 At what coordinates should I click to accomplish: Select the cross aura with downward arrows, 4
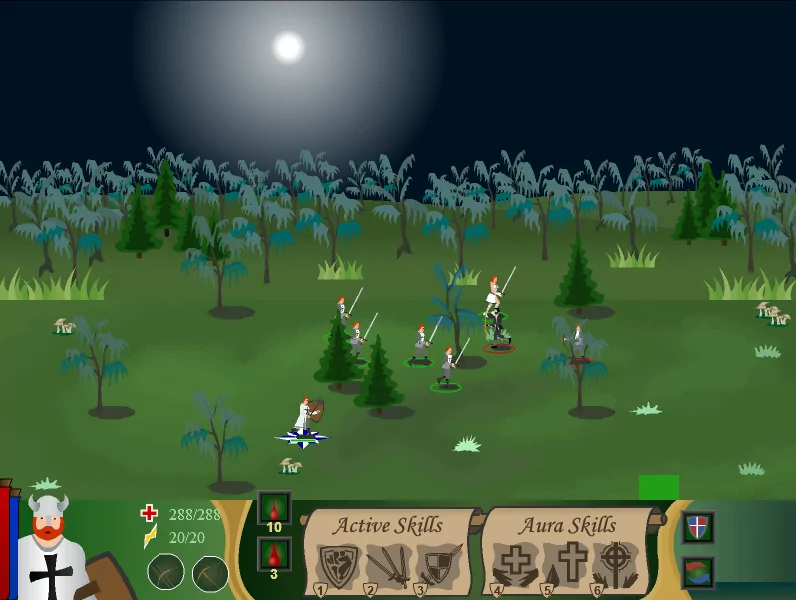click(x=514, y=565)
